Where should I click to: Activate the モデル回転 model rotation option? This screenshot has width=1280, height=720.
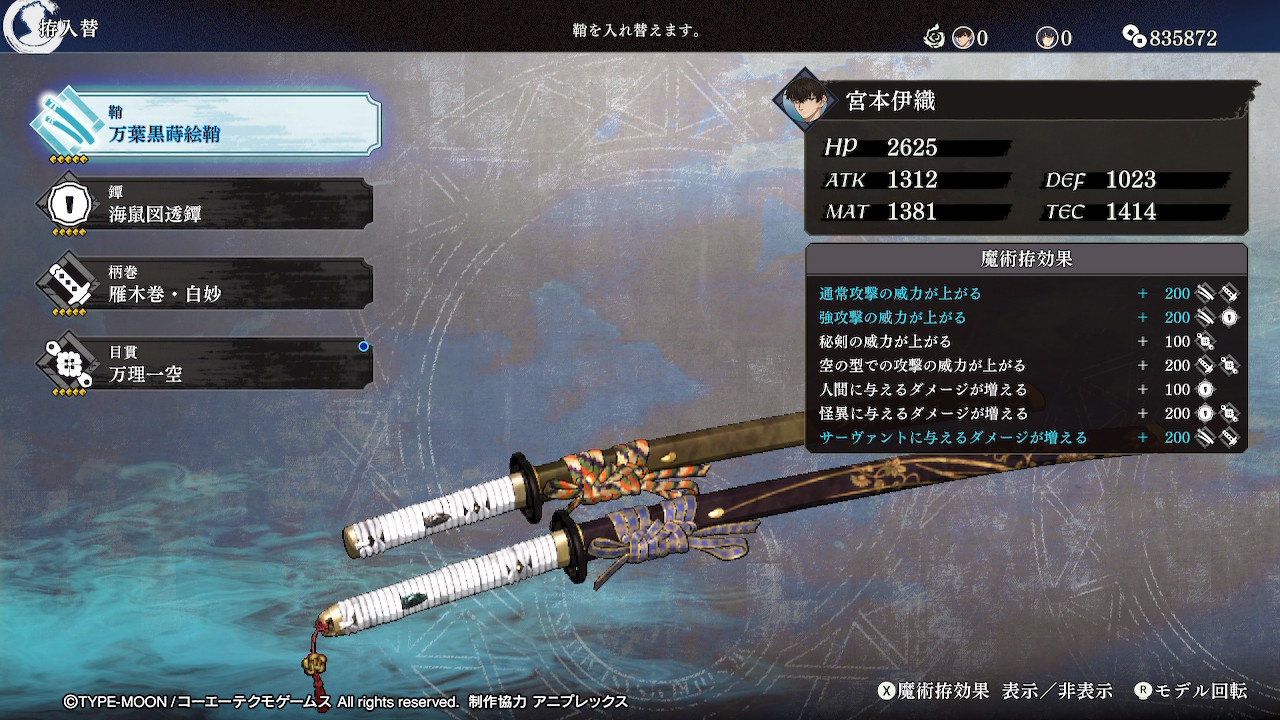1190,691
